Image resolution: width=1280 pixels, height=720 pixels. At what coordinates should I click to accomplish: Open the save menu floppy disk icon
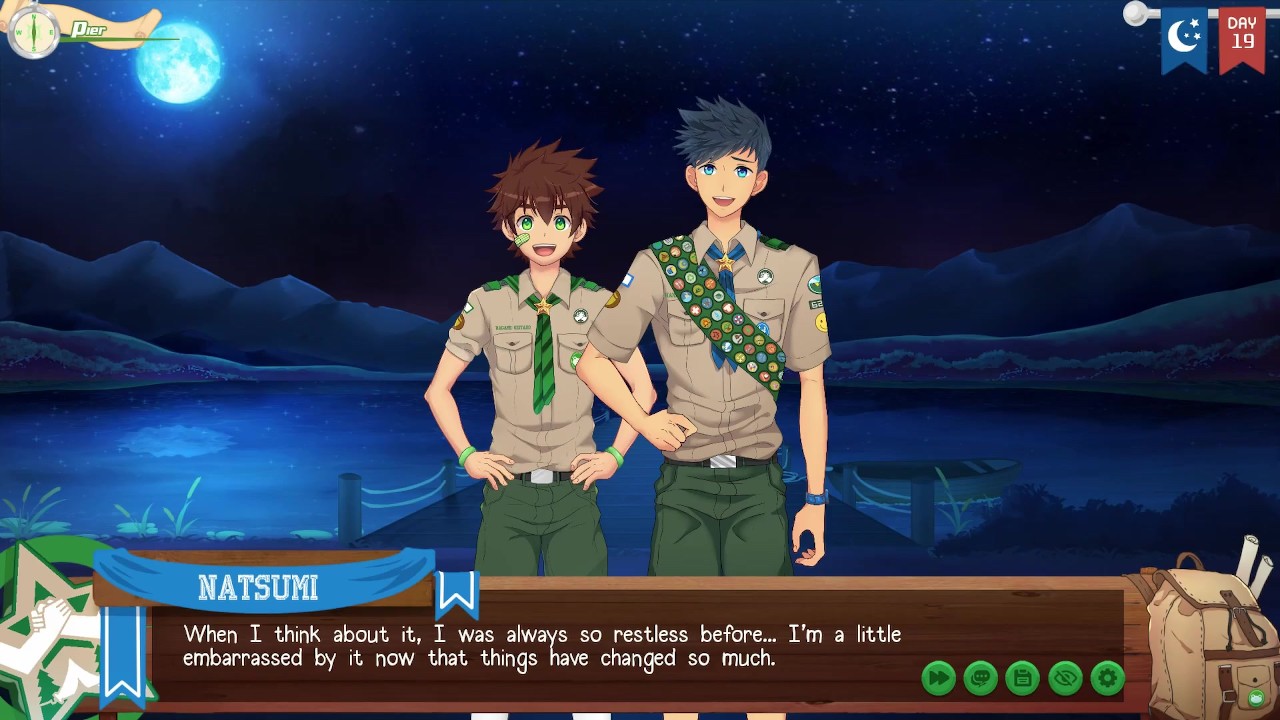coord(1022,678)
